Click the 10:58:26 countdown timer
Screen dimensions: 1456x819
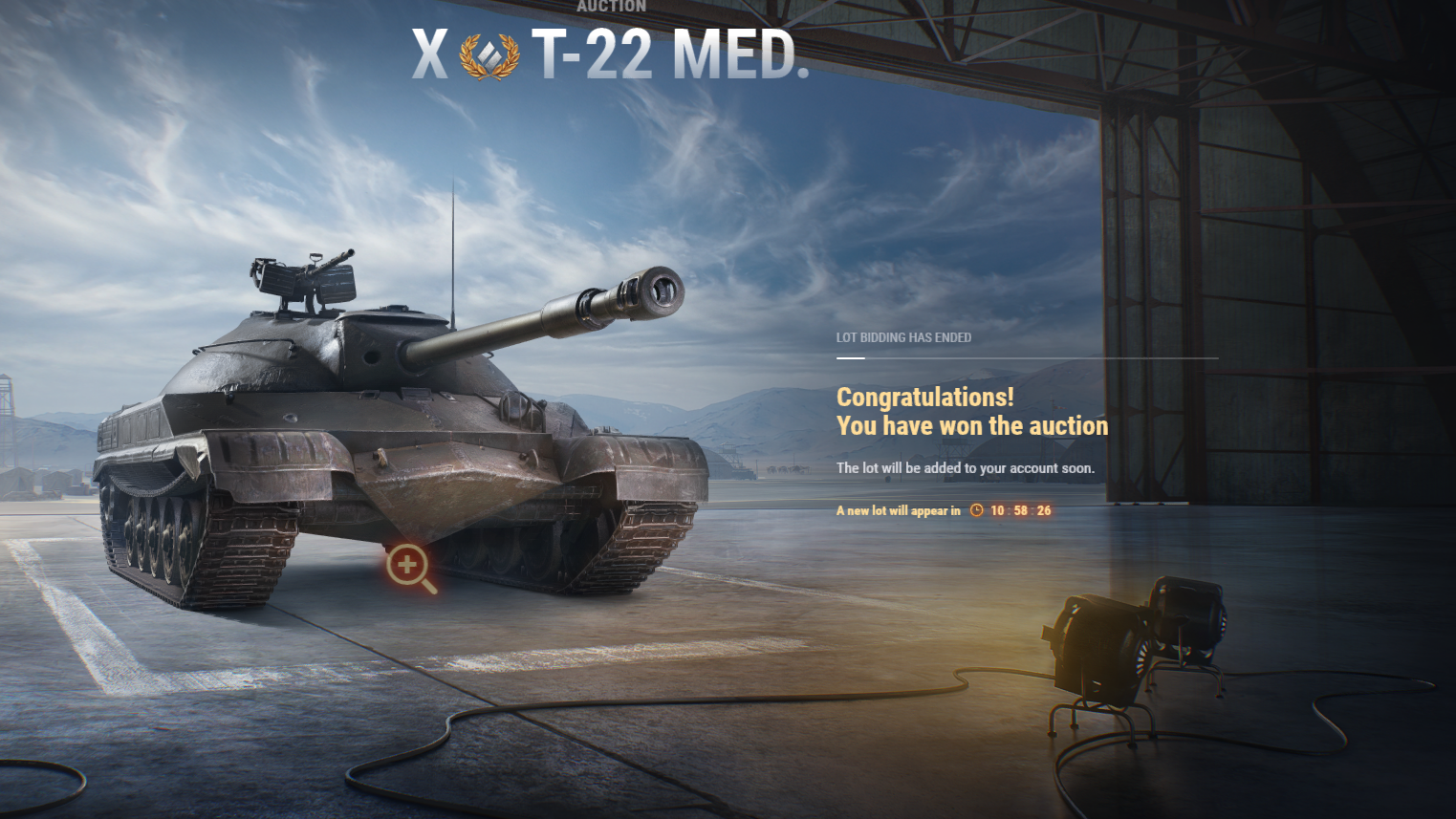(x=1018, y=510)
